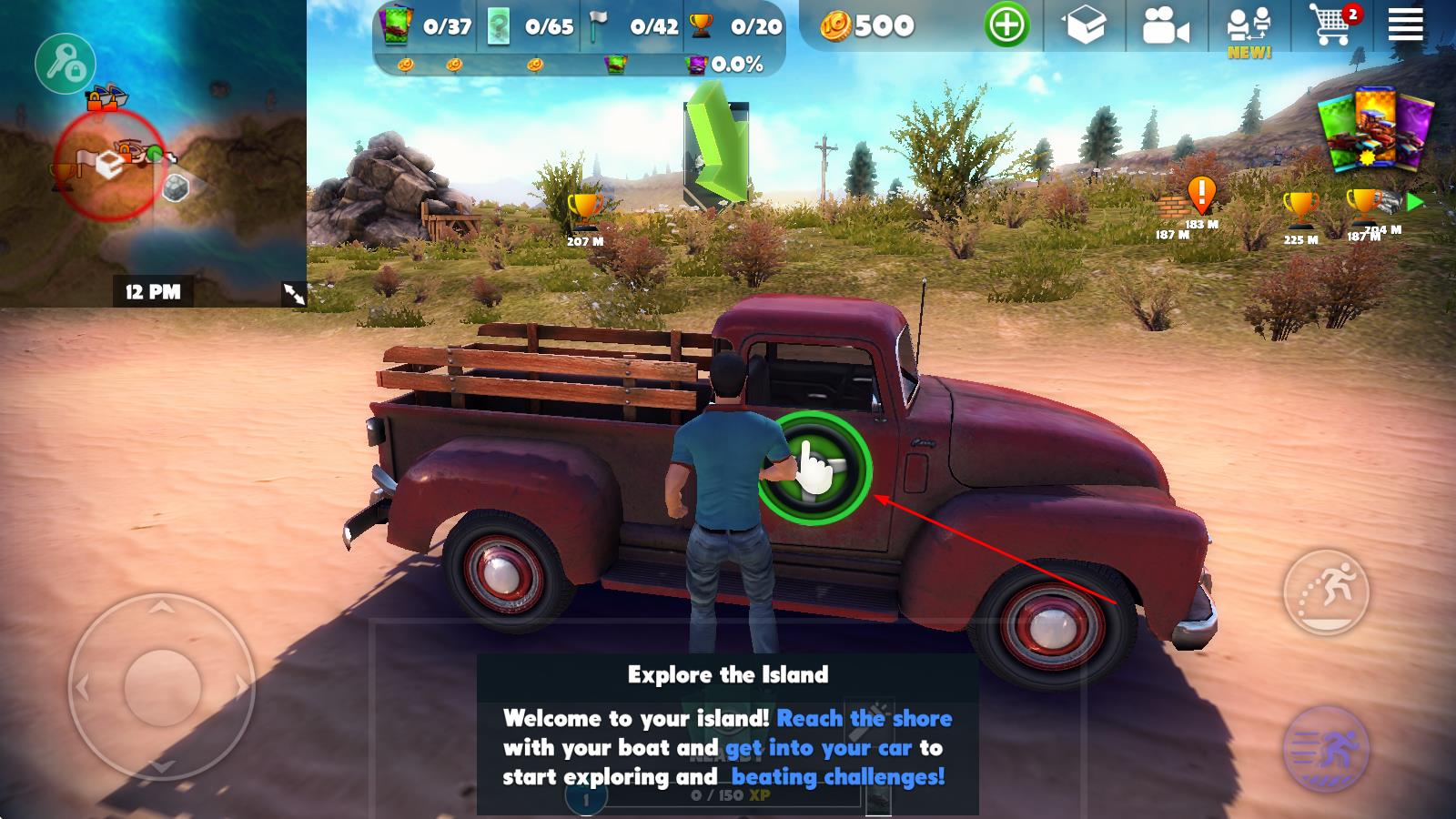Open the shopping cart store
Screen dimensions: 1456x819
[x=1331, y=25]
